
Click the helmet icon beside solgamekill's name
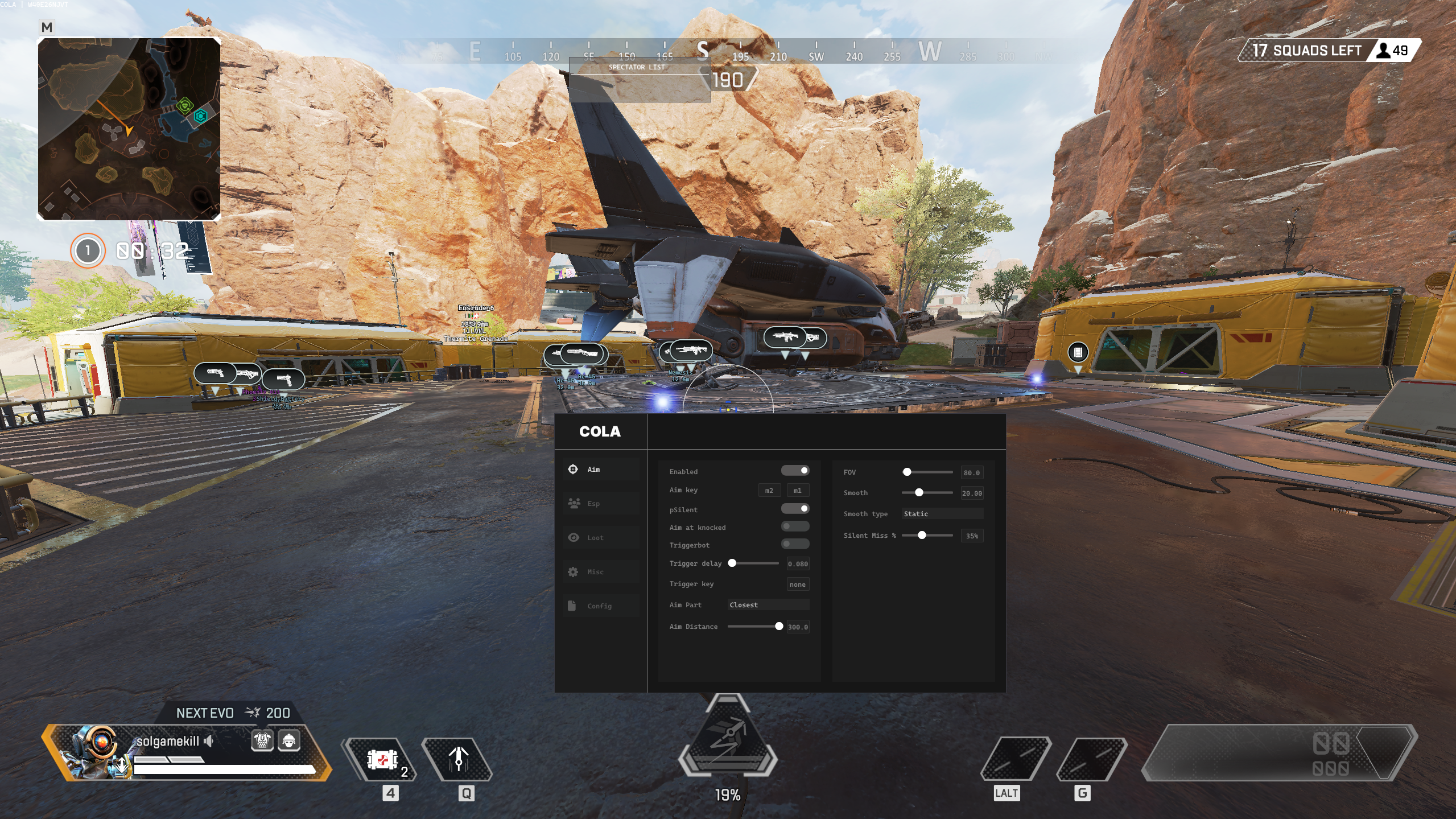(288, 740)
